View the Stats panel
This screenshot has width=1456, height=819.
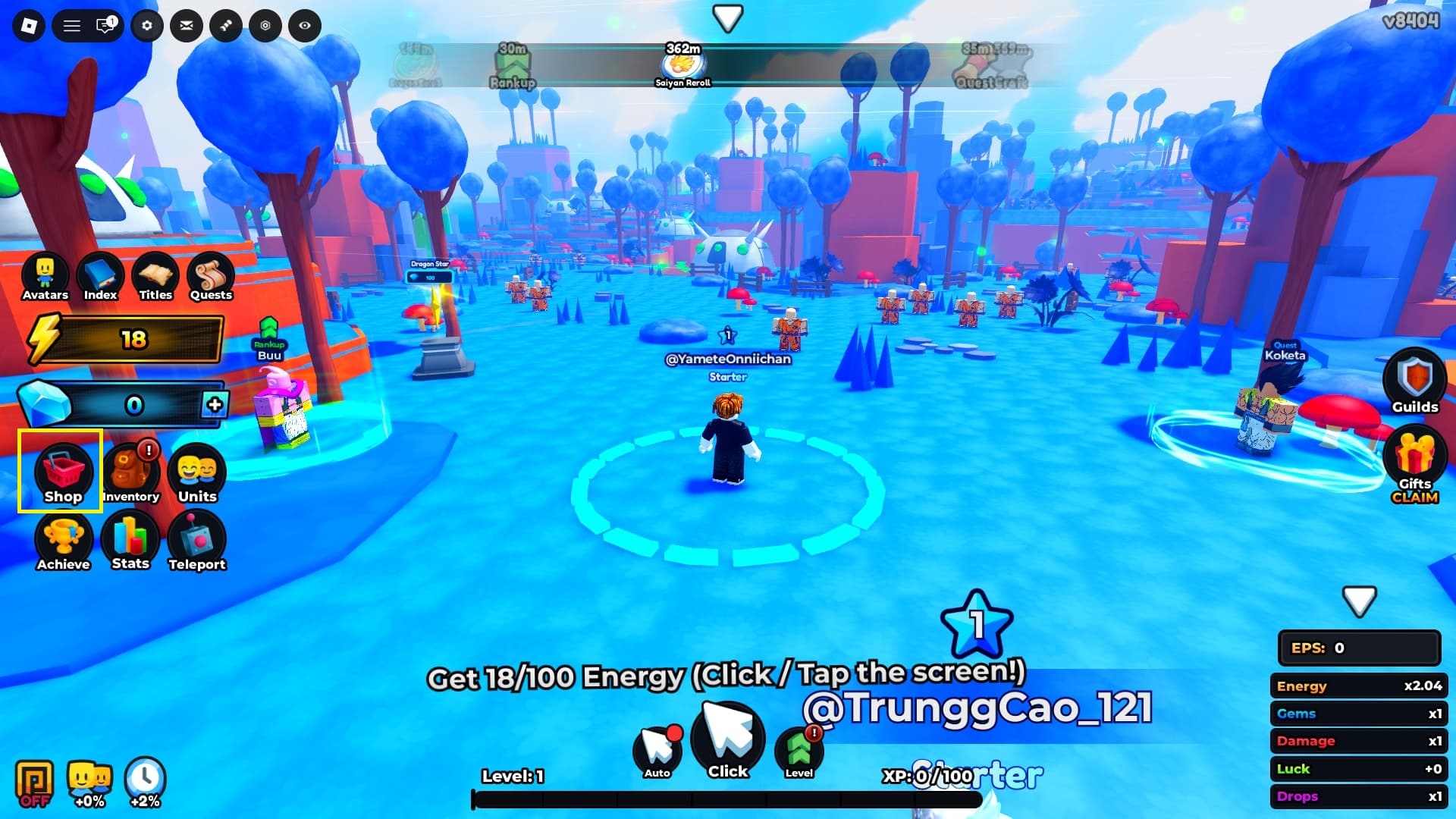point(130,540)
